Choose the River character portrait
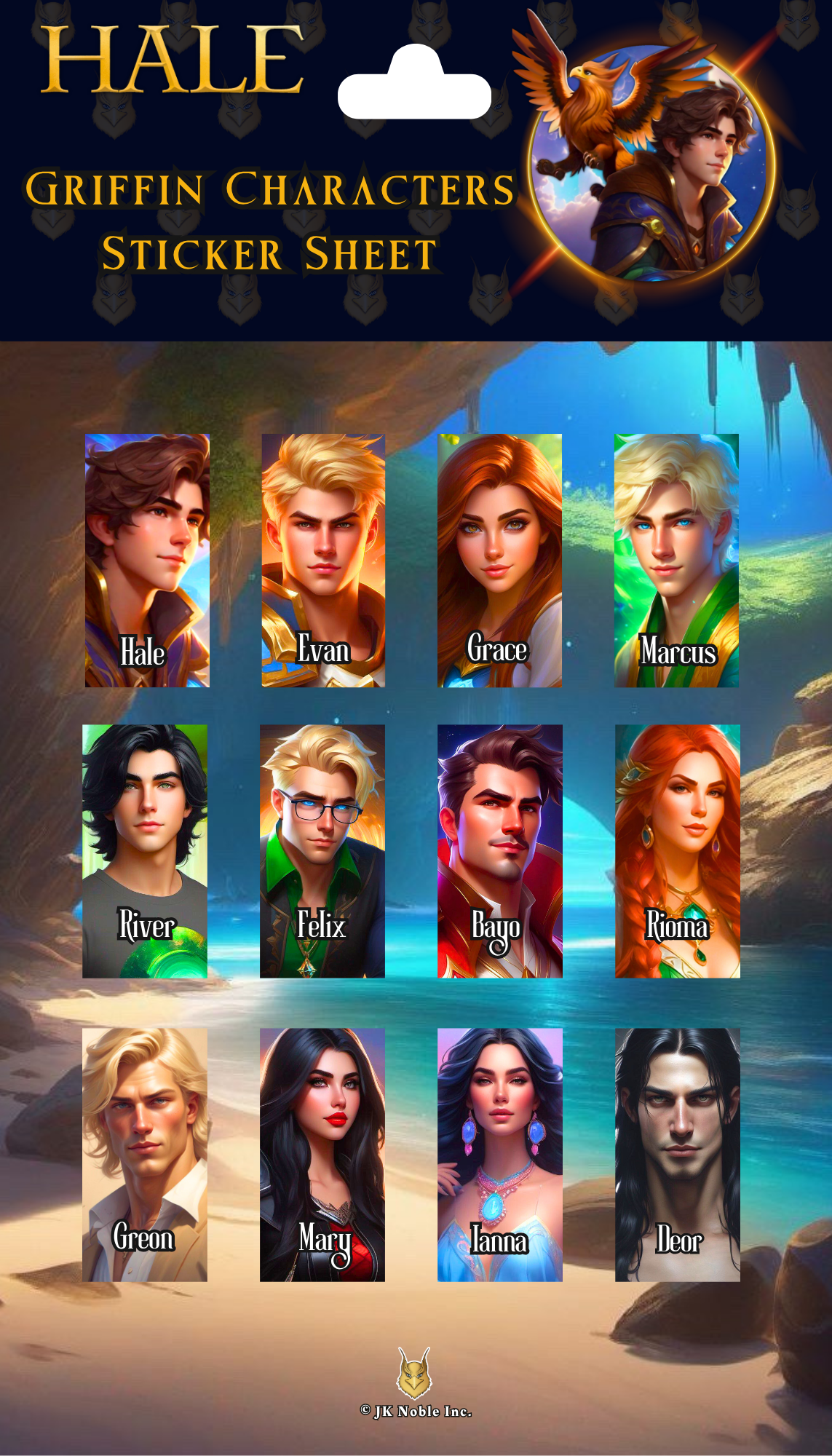The height and width of the screenshot is (1456, 832). pyautogui.click(x=145, y=850)
